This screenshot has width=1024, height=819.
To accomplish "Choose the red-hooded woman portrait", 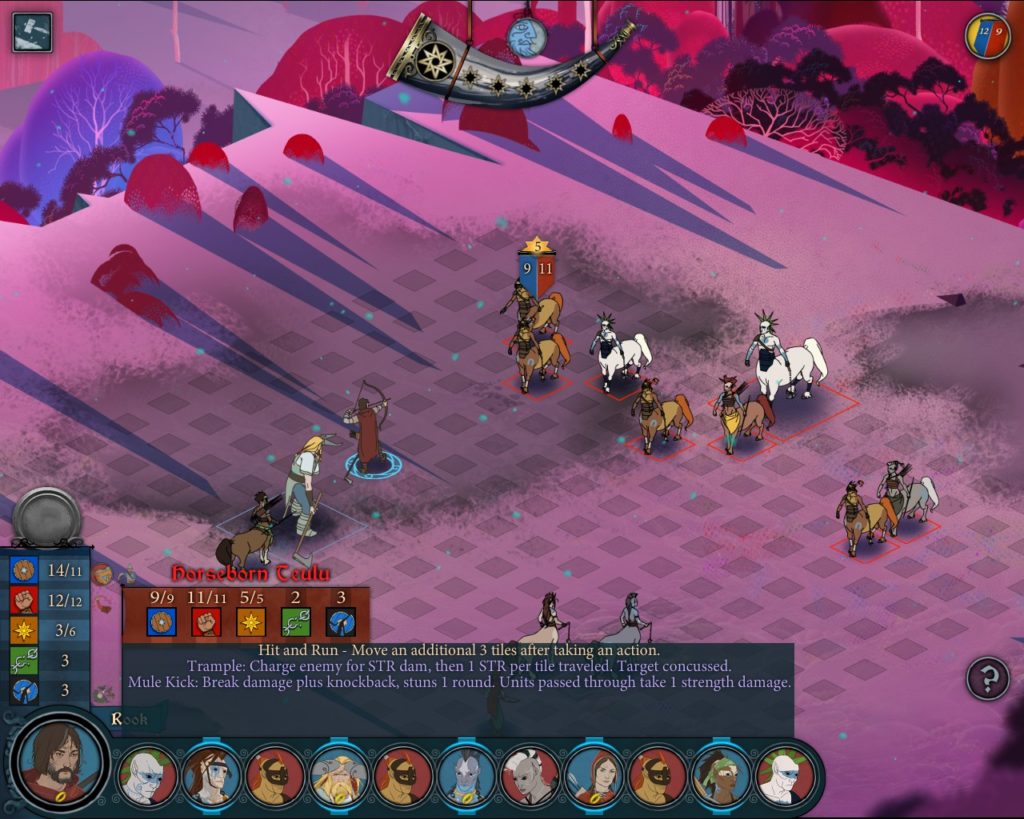I will [x=593, y=776].
